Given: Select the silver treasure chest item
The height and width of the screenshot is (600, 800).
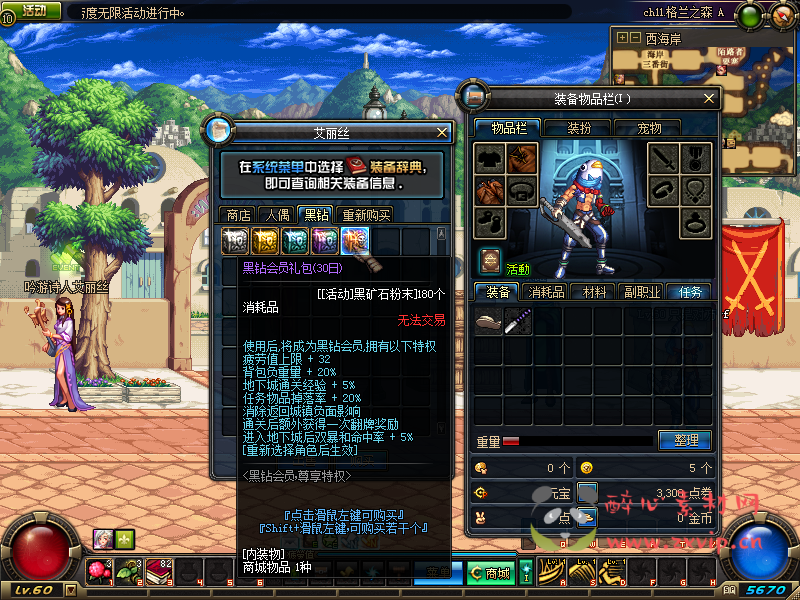Looking at the screenshot, I should pyautogui.click(x=235, y=240).
